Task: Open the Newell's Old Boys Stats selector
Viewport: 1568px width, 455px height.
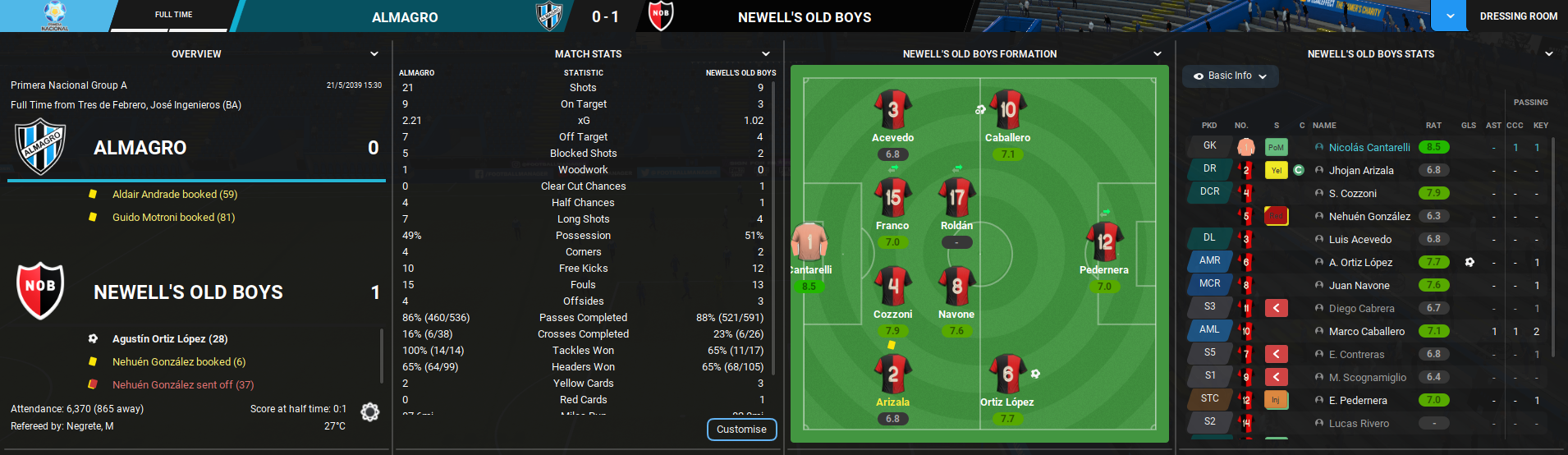Action: point(1549,54)
